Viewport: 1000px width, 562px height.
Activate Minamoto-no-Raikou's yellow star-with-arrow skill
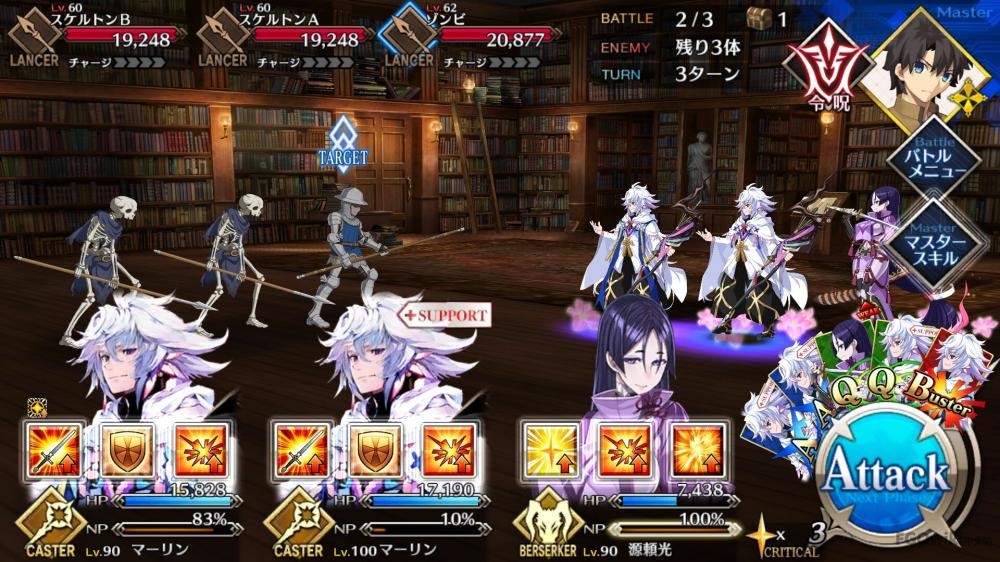point(550,448)
